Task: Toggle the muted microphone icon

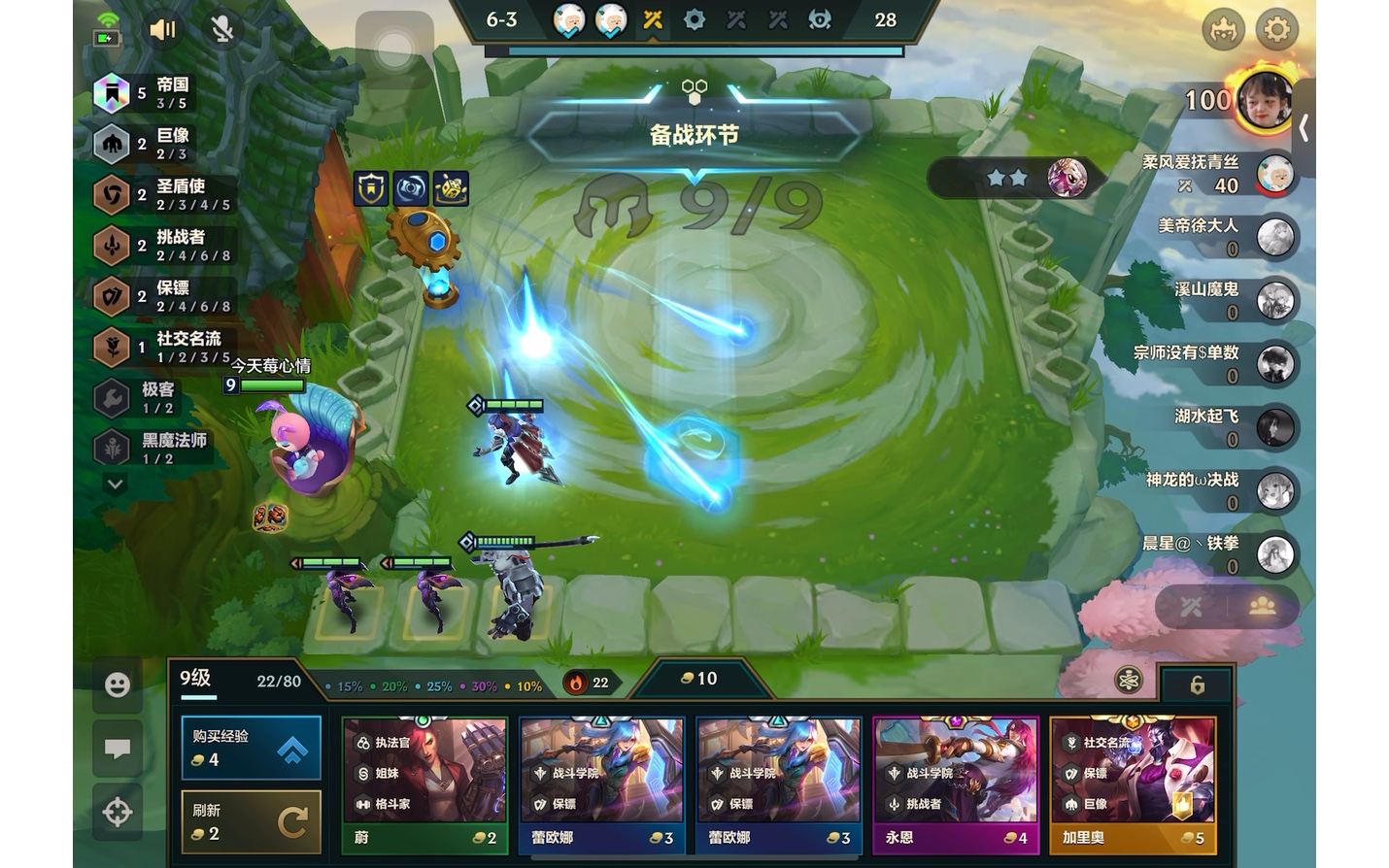Action: (x=222, y=30)
